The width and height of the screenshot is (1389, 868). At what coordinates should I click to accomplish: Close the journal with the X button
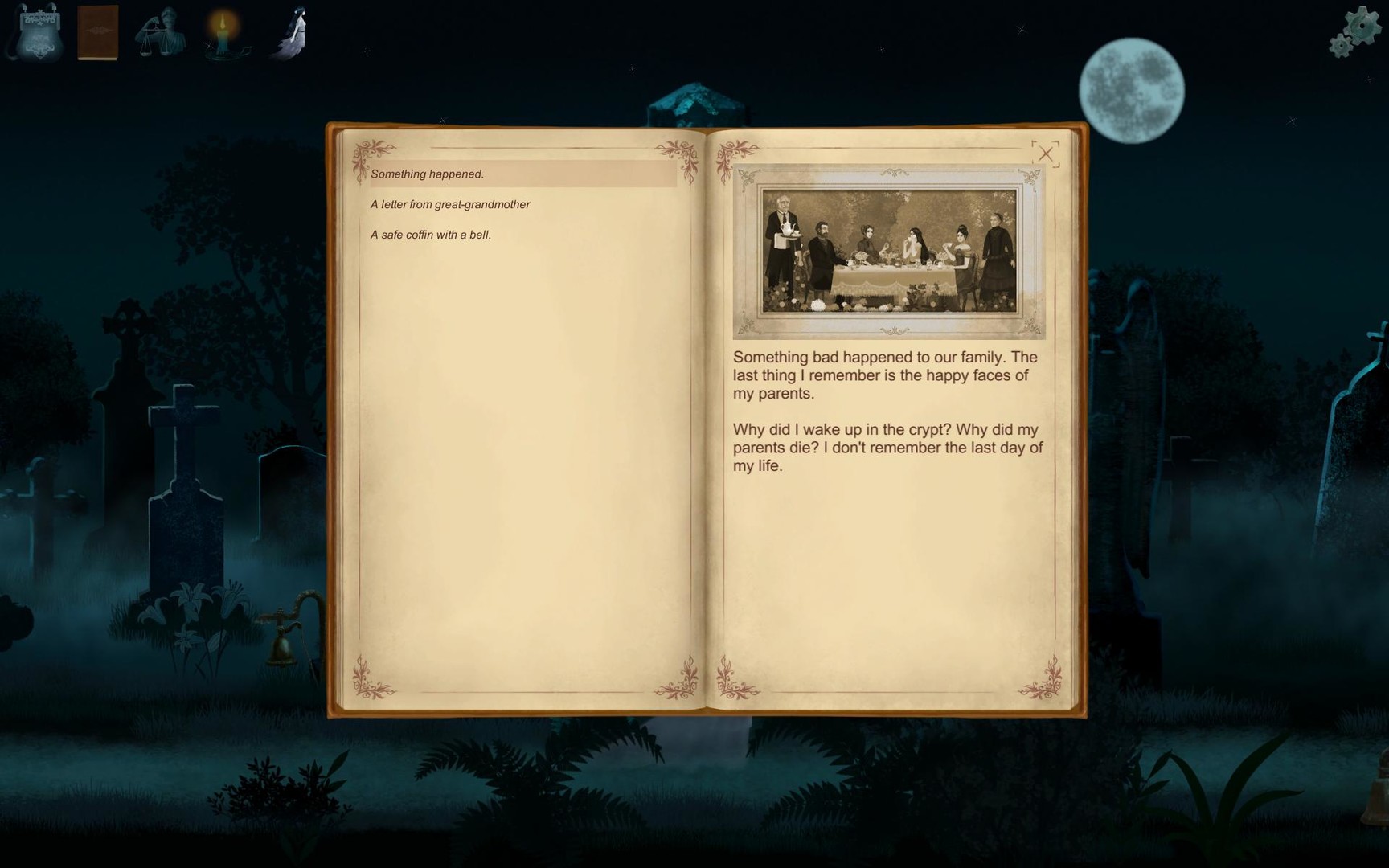tap(1047, 154)
